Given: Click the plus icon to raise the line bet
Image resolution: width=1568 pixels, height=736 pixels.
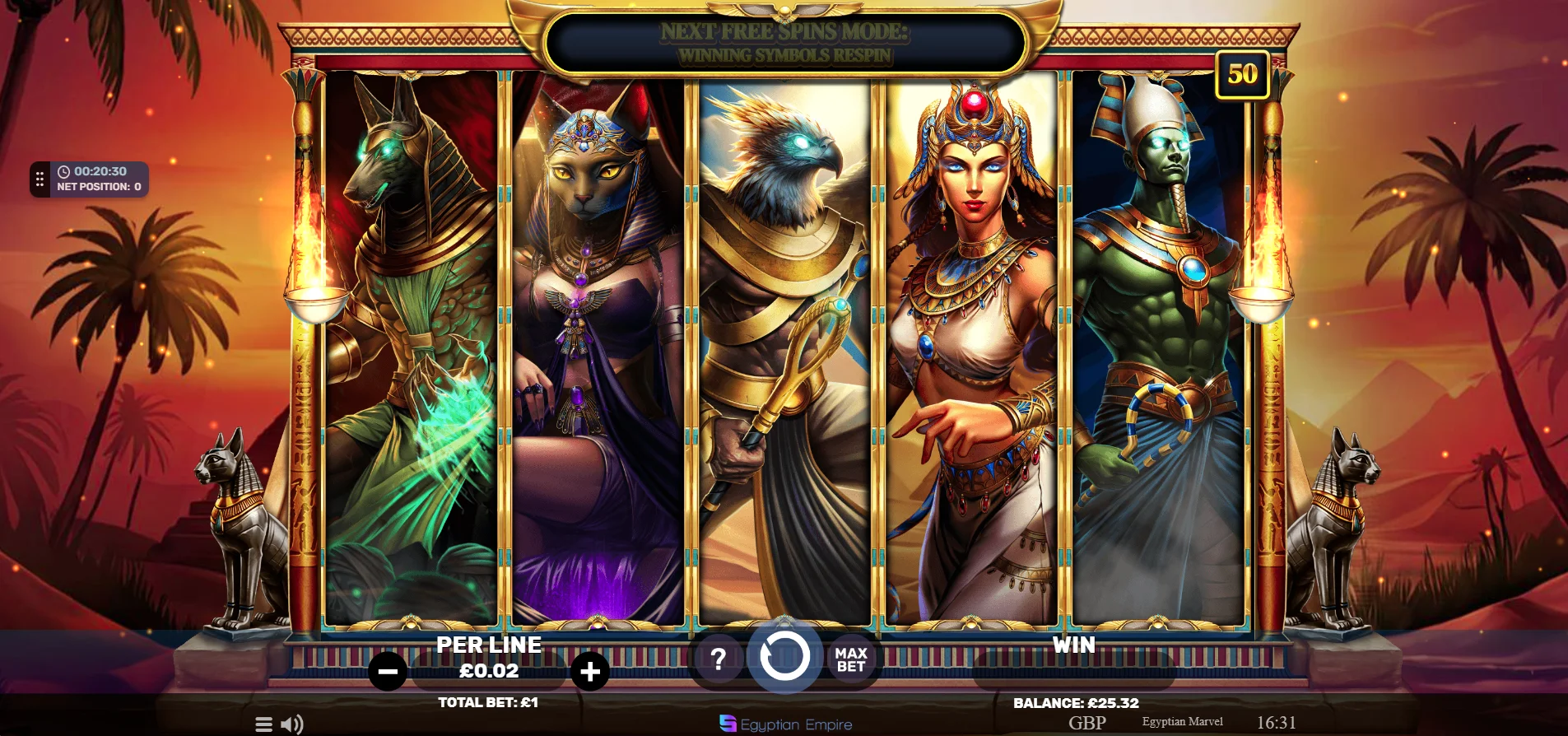Looking at the screenshot, I should click(590, 670).
